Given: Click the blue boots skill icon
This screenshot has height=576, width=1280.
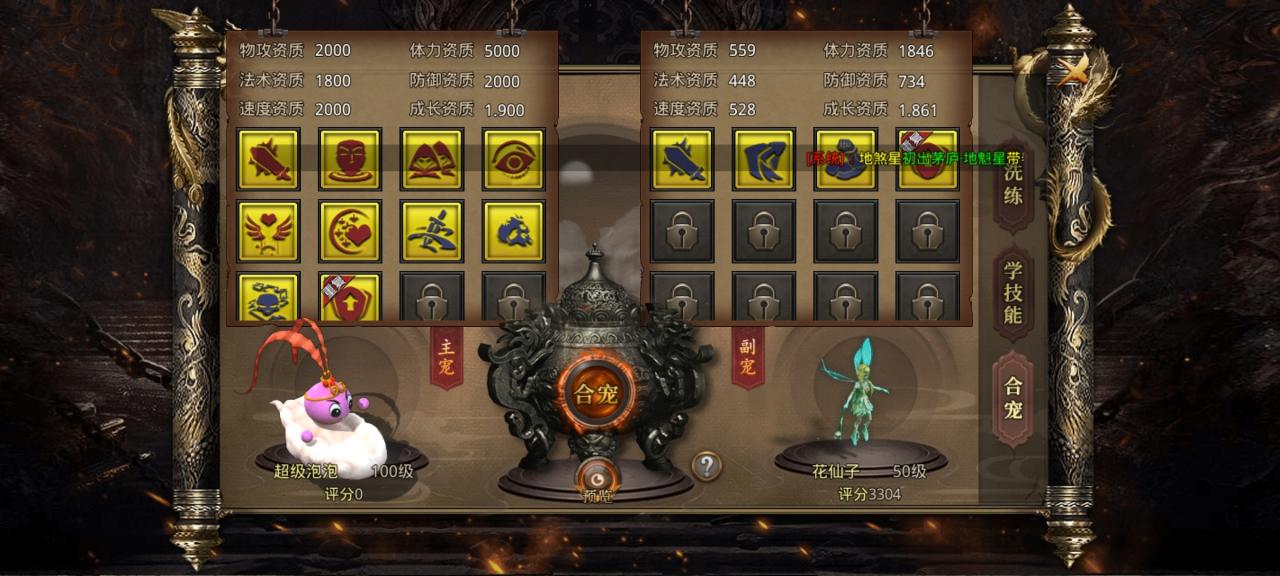Looking at the screenshot, I should pyautogui.click(x=764, y=159).
